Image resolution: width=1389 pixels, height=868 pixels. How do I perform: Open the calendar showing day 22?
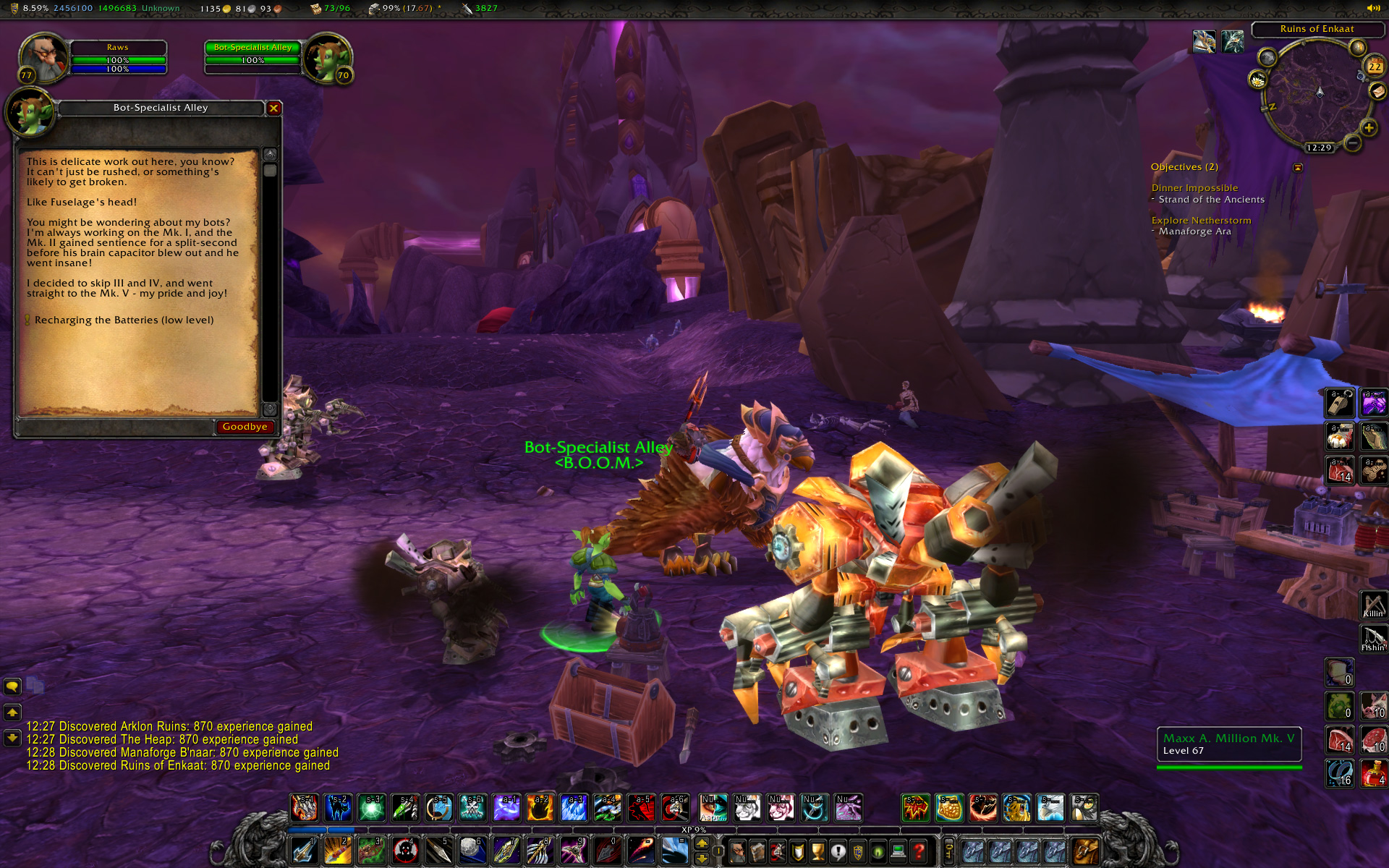point(1374,67)
